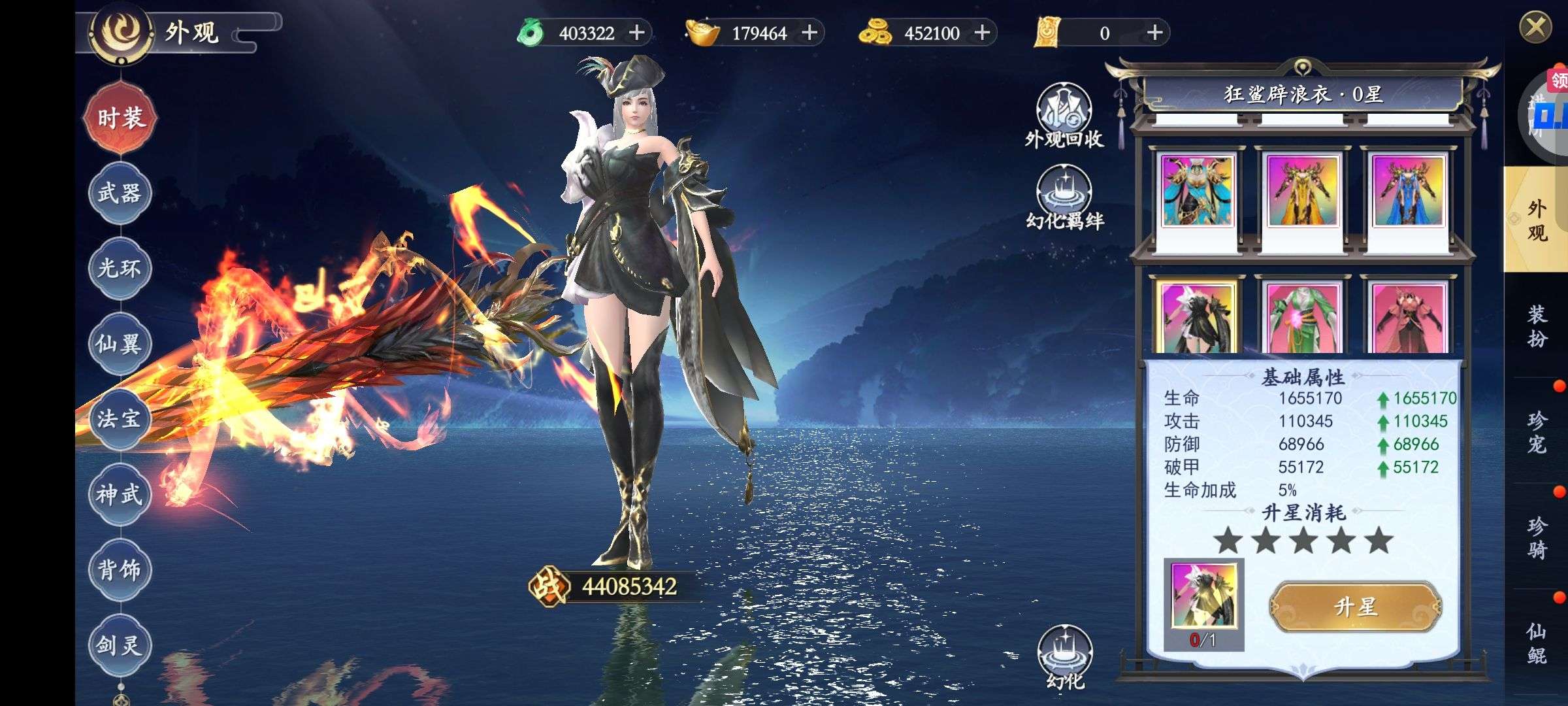Switch to the 神武 tab
The height and width of the screenshot is (706, 1568).
(120, 494)
